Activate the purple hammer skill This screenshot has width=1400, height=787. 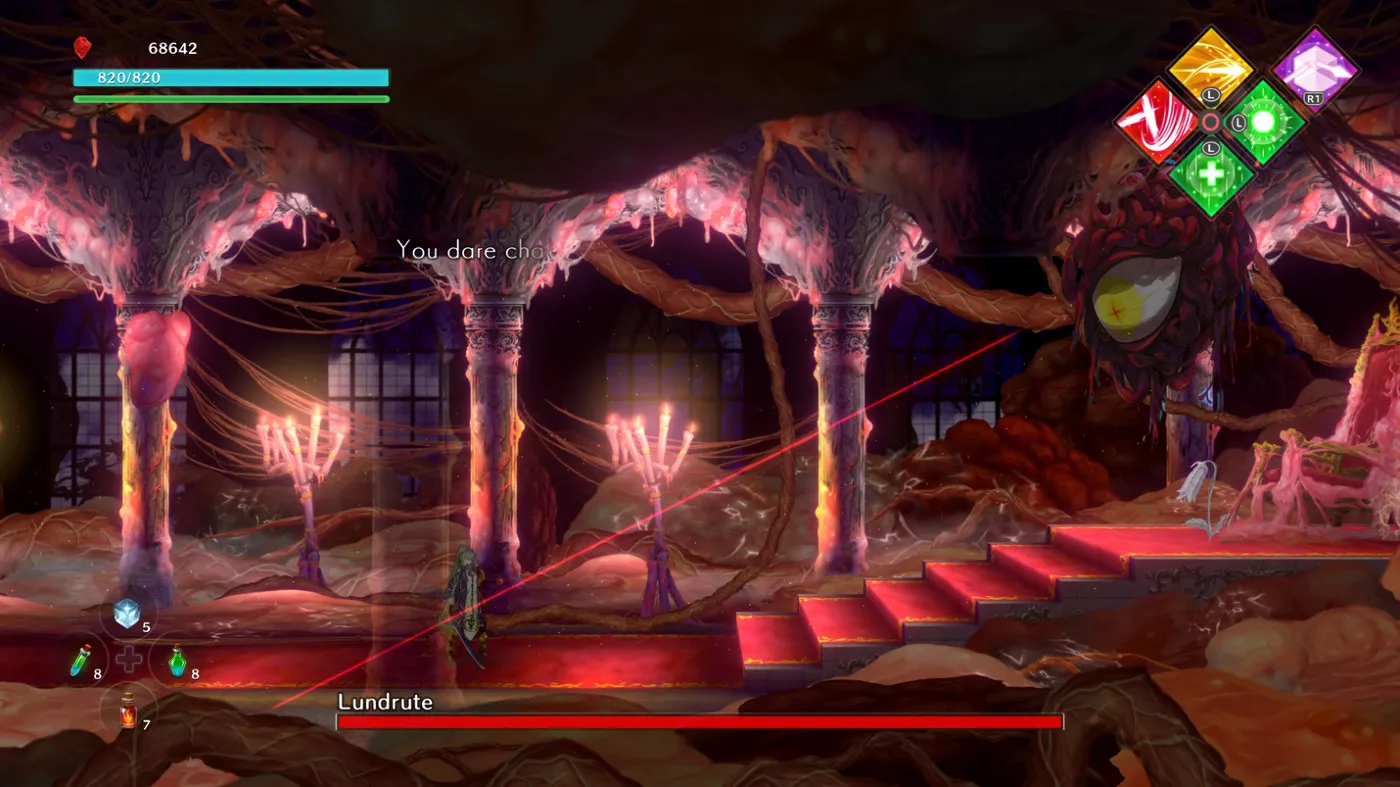point(1314,68)
